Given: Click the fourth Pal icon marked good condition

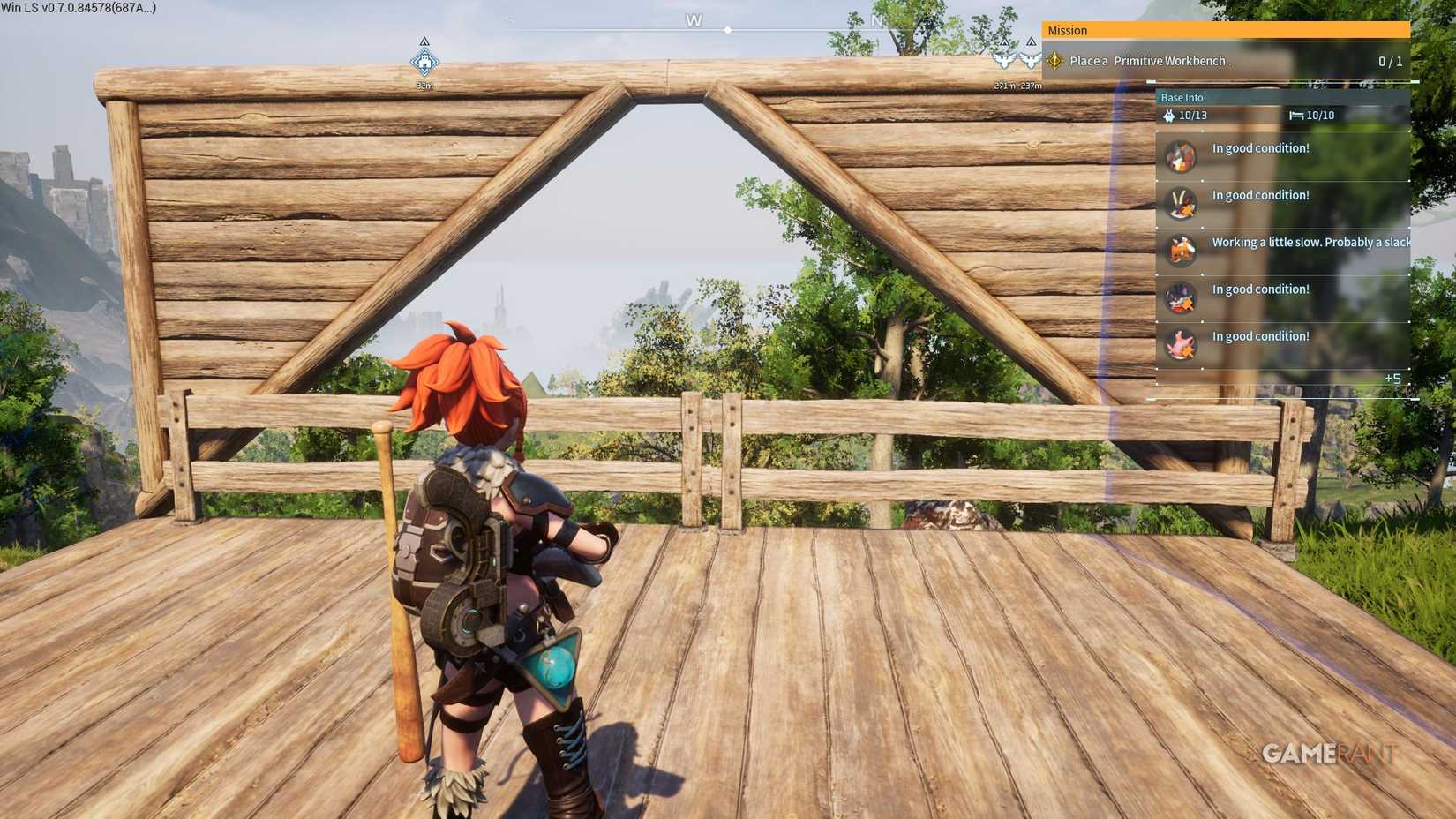Looking at the screenshot, I should tap(1181, 298).
